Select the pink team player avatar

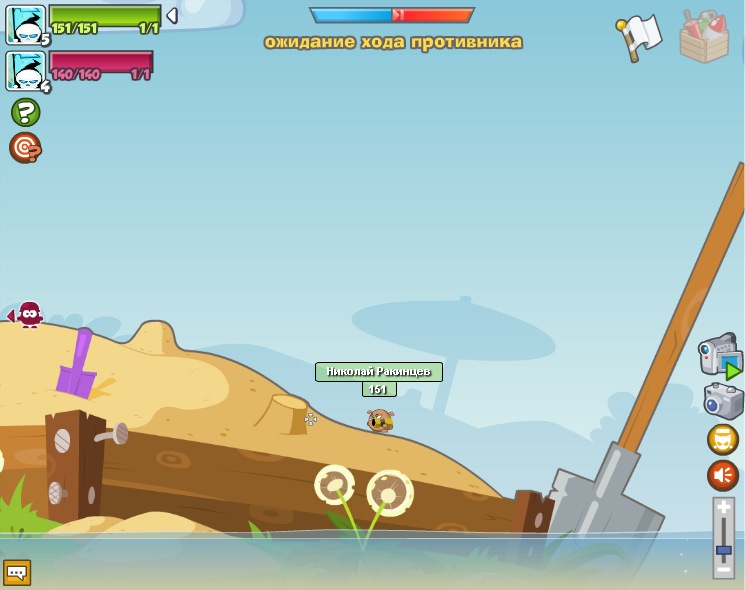point(26,70)
